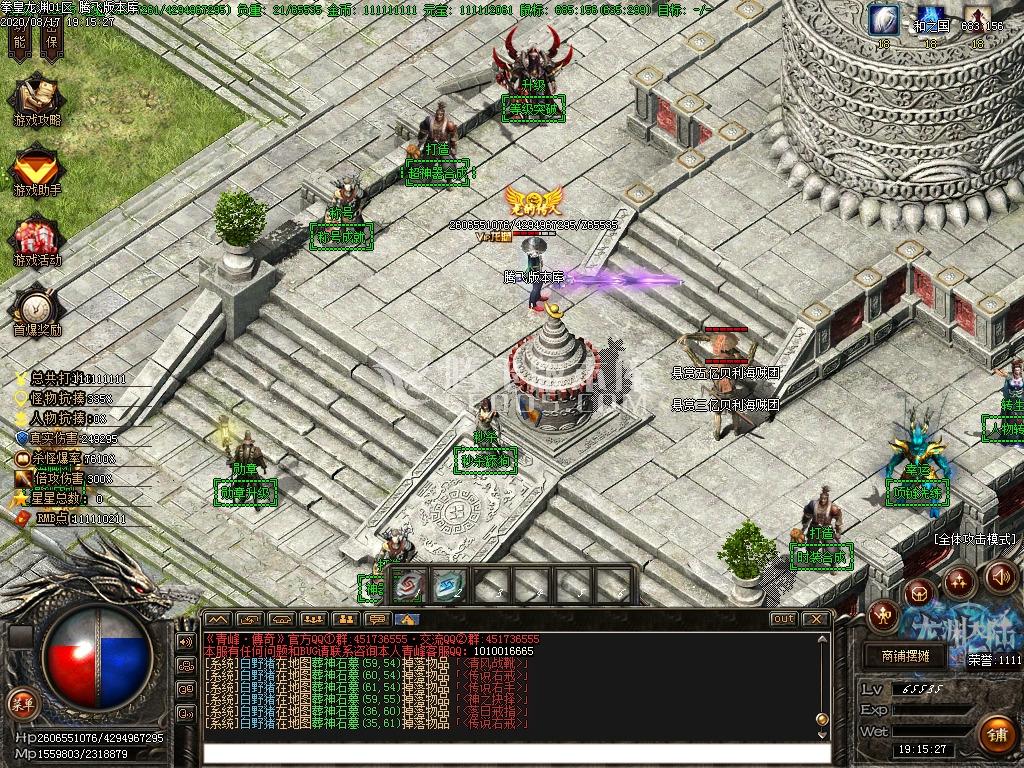1024x768 pixels.
Task: Close the chat panel with X
Action: click(815, 619)
